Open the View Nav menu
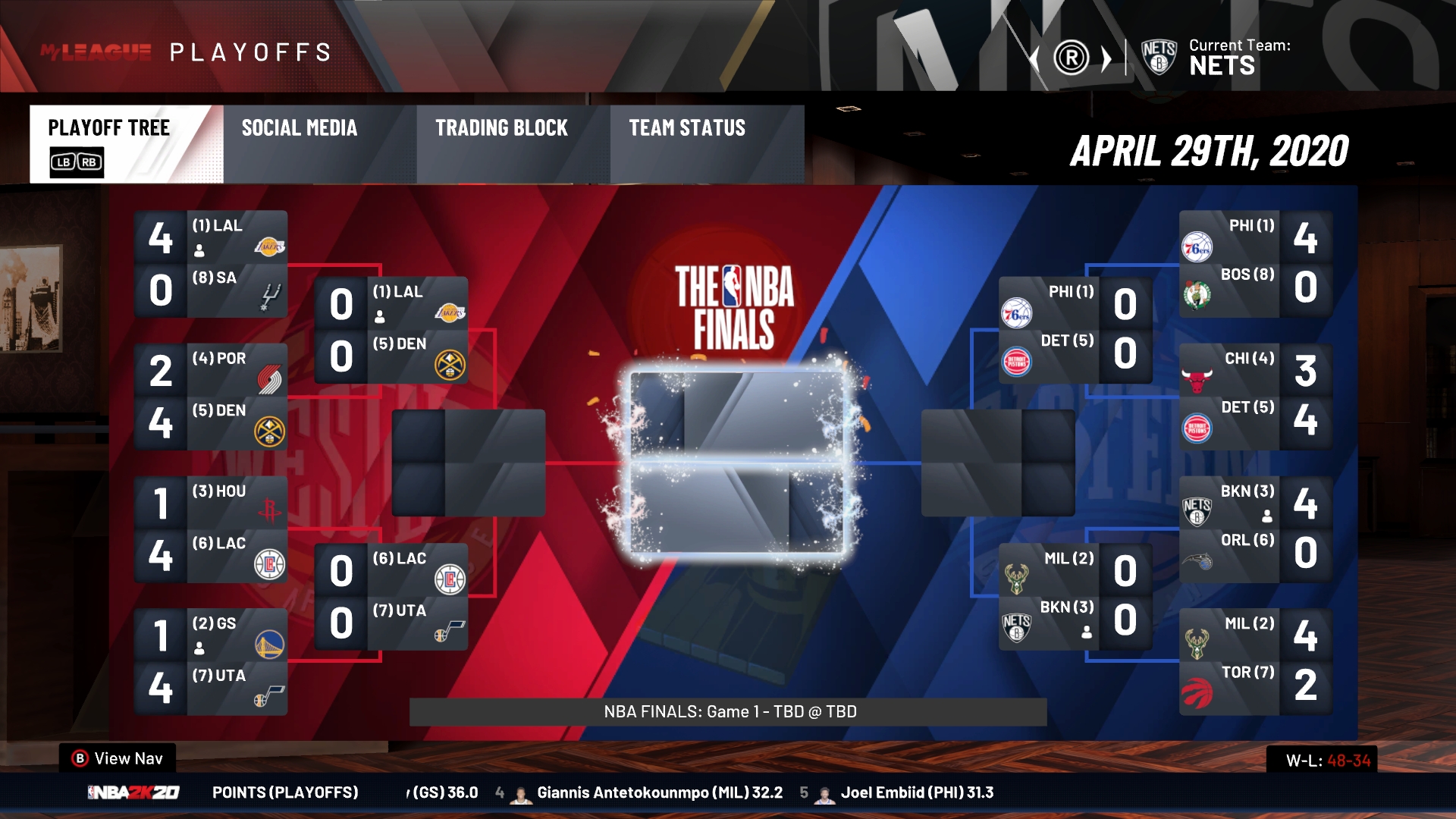This screenshot has width=1456, height=819. tap(118, 758)
